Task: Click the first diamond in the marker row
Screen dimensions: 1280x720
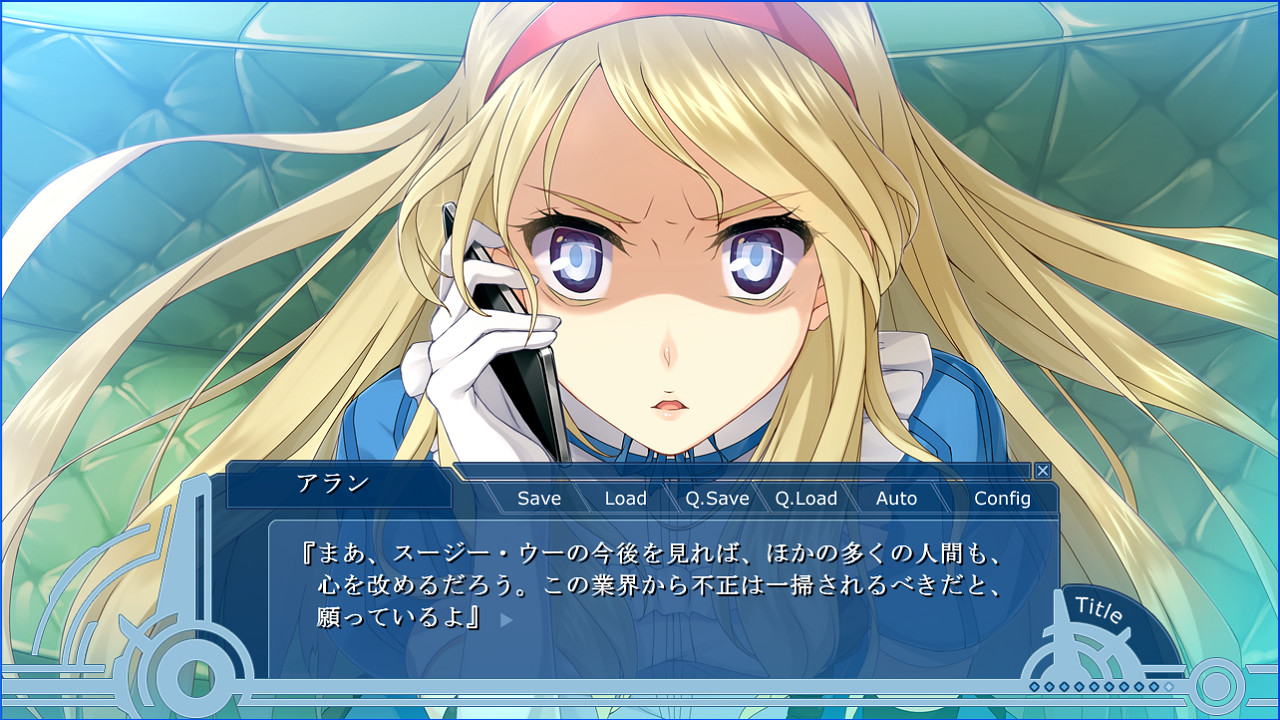Action: (x=1034, y=686)
